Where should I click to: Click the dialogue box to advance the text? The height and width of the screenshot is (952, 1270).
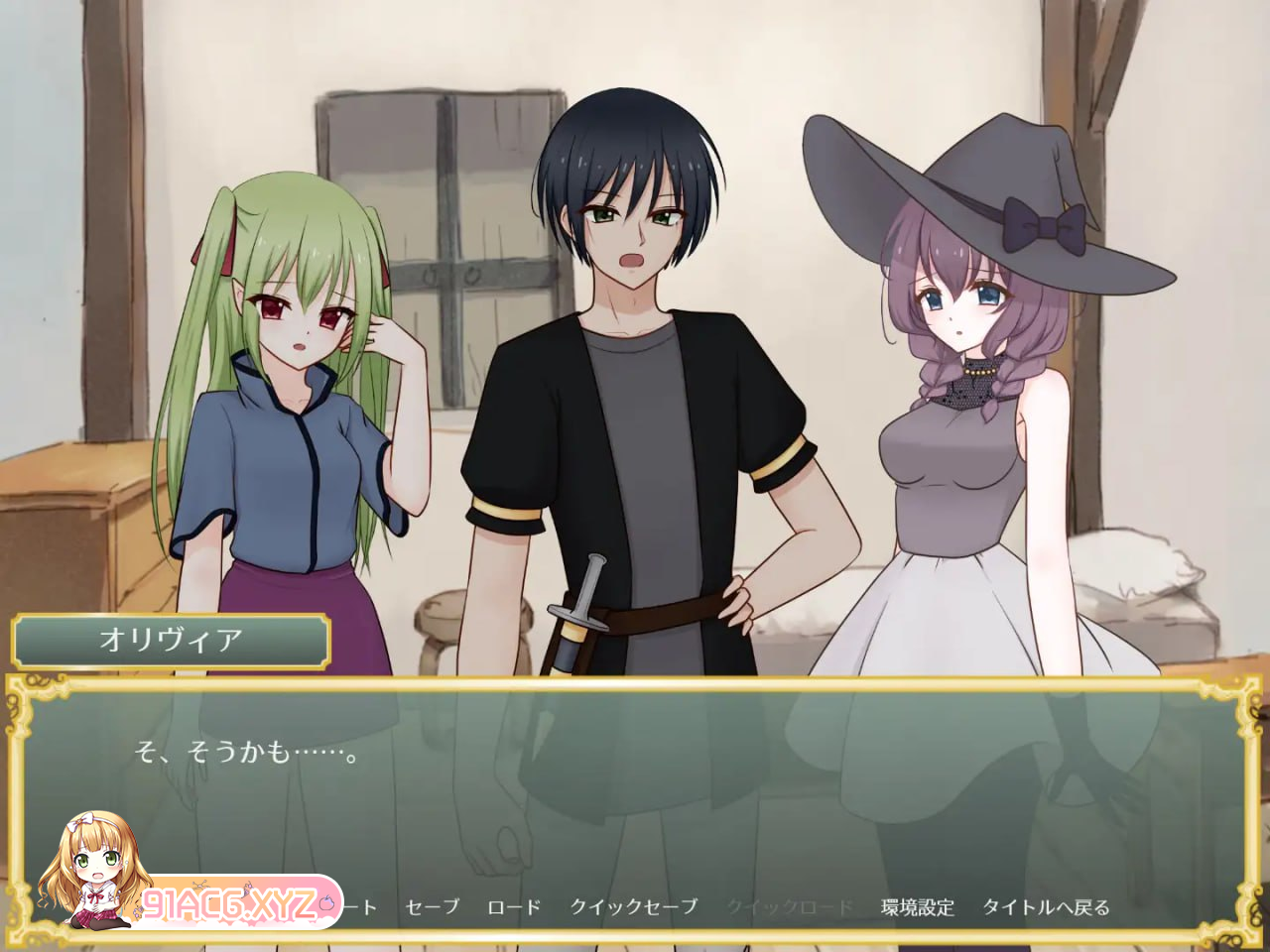click(x=635, y=783)
